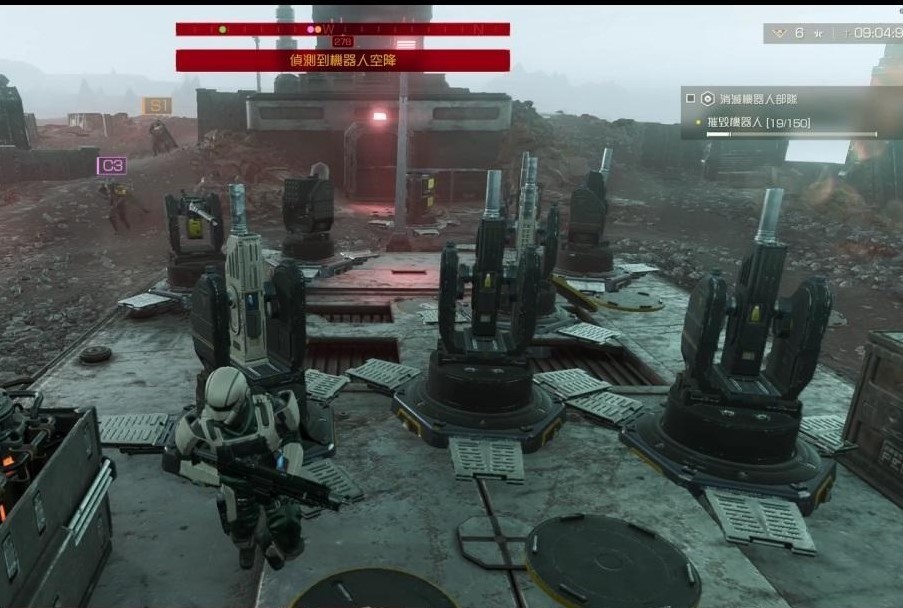903x608 pixels.
Task: Select the 摧毀機器人 sub-objective line
Action: pos(757,122)
